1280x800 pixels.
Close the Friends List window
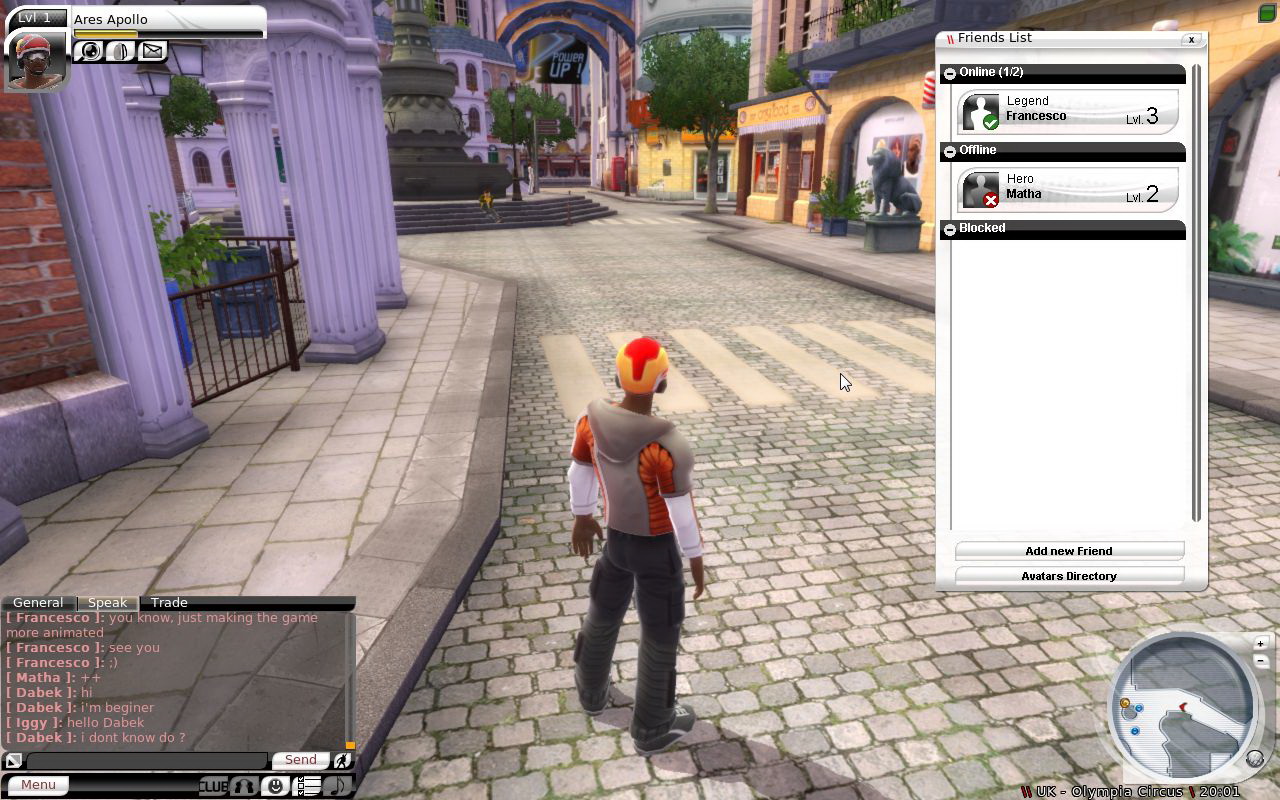(1191, 40)
